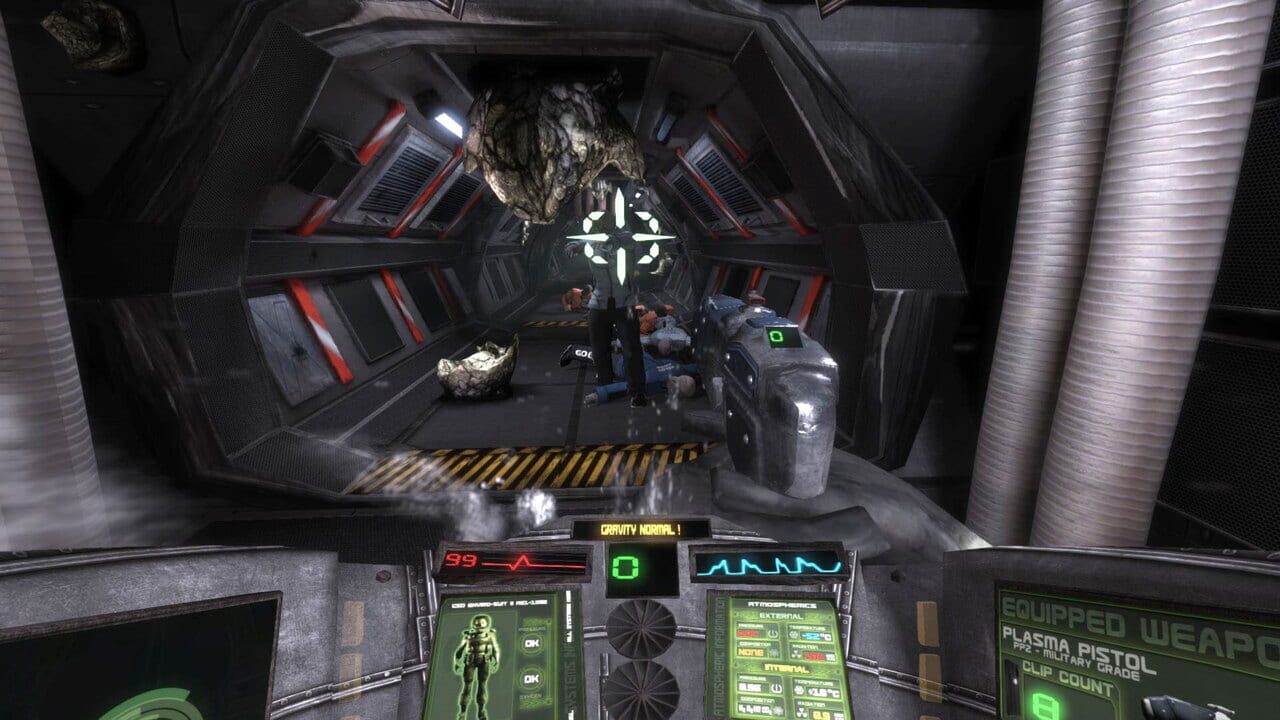Click the internal temperature snowflake icon

tap(798, 689)
